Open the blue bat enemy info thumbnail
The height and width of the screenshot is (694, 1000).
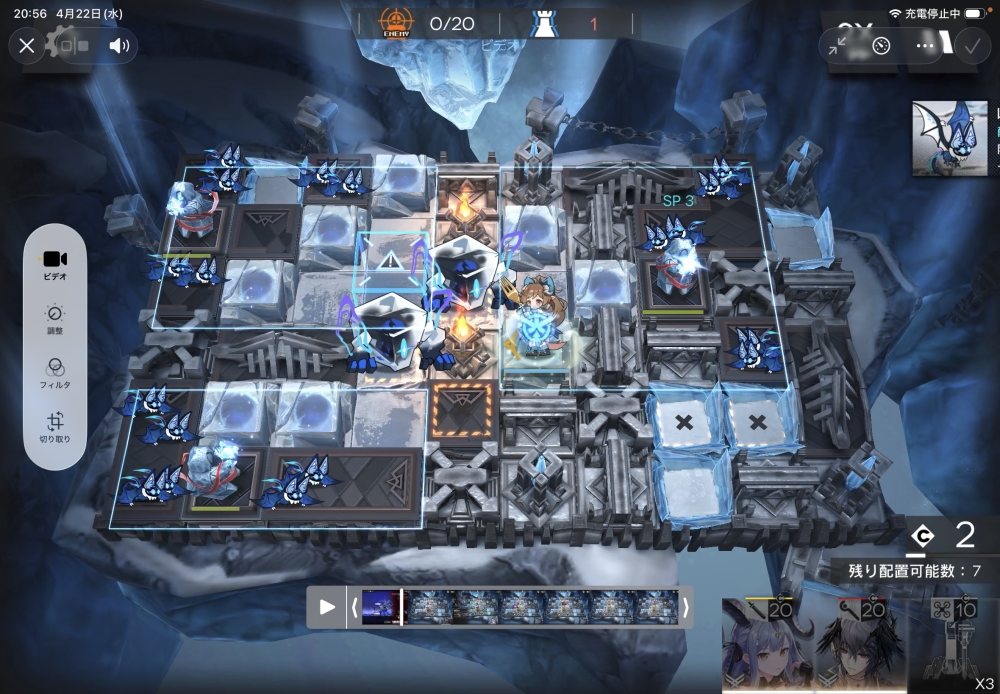949,138
